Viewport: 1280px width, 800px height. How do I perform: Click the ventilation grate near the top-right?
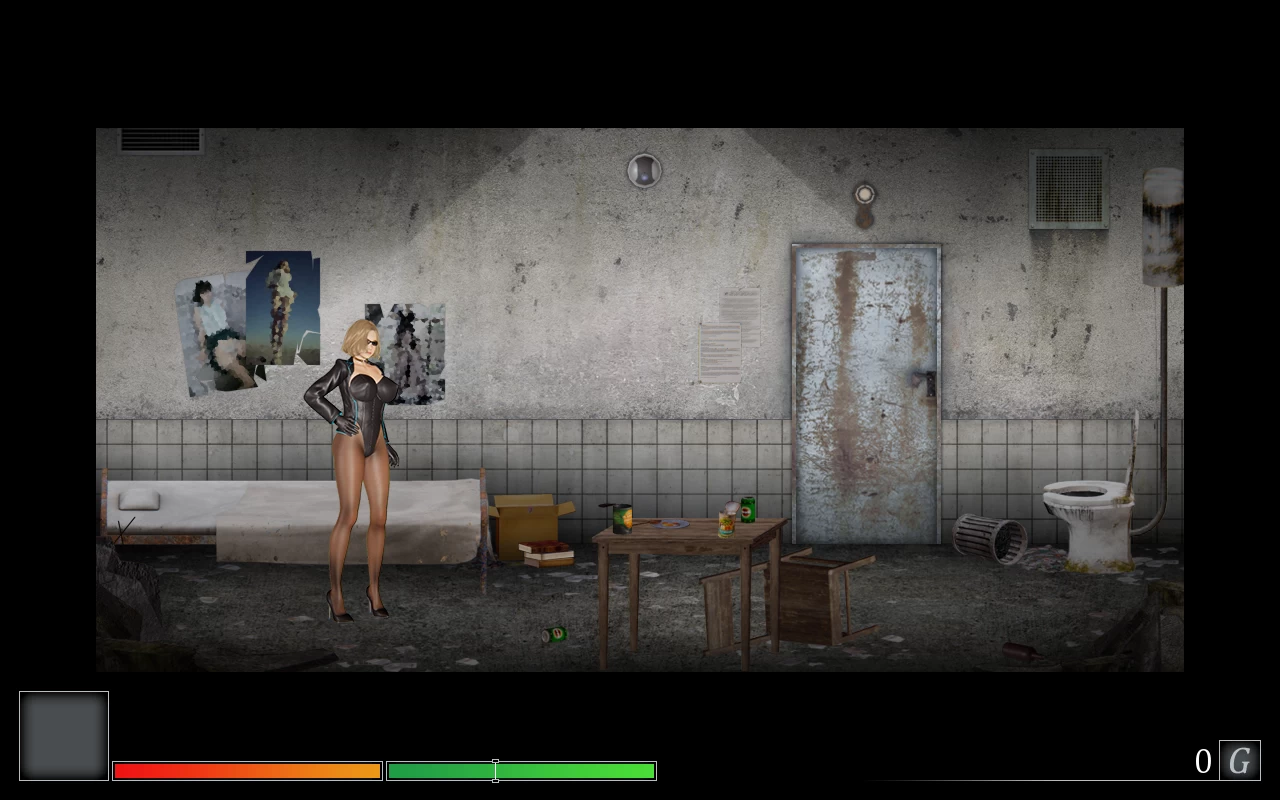(x=1066, y=190)
